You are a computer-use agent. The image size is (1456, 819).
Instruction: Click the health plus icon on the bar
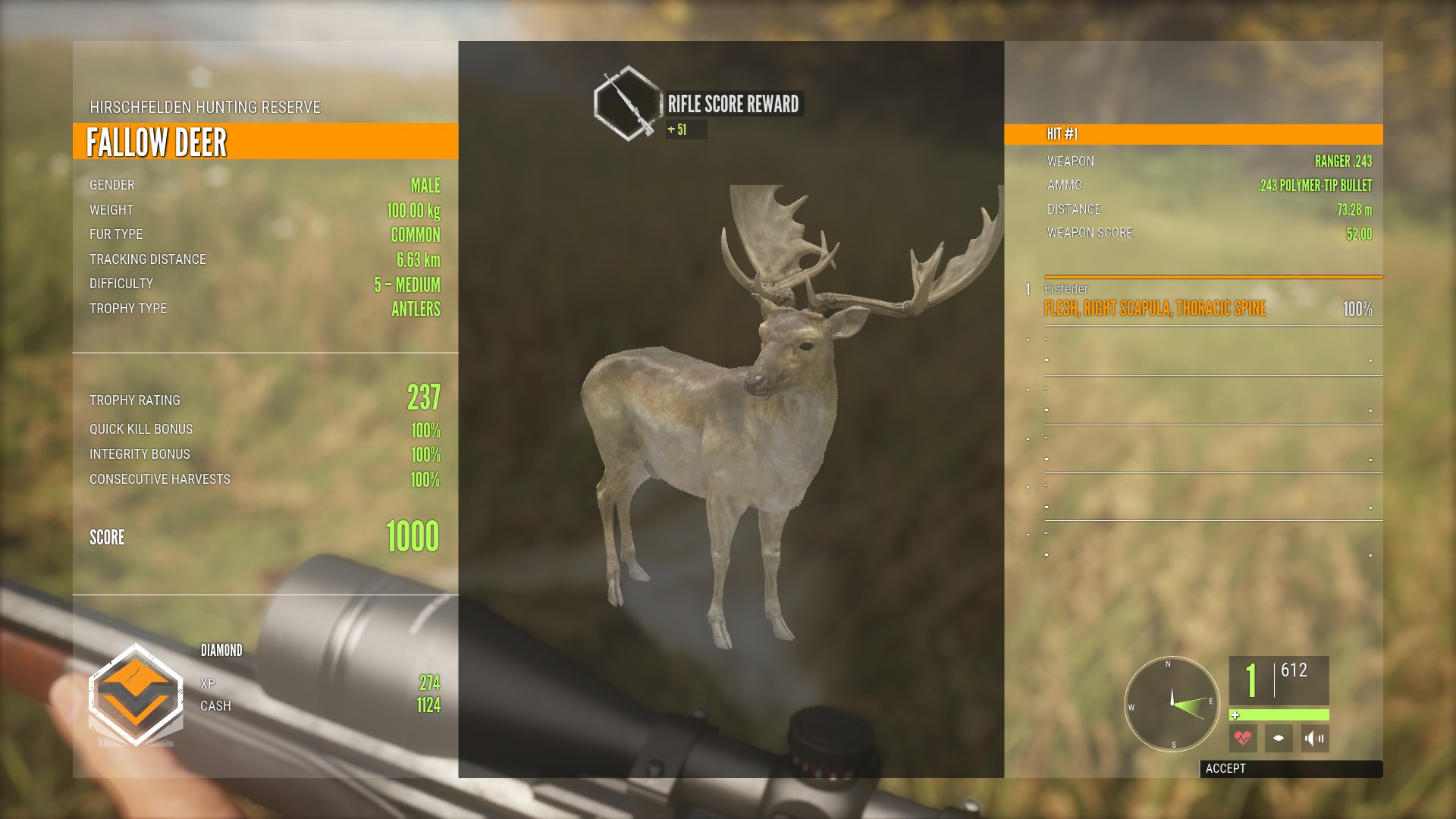1235,714
